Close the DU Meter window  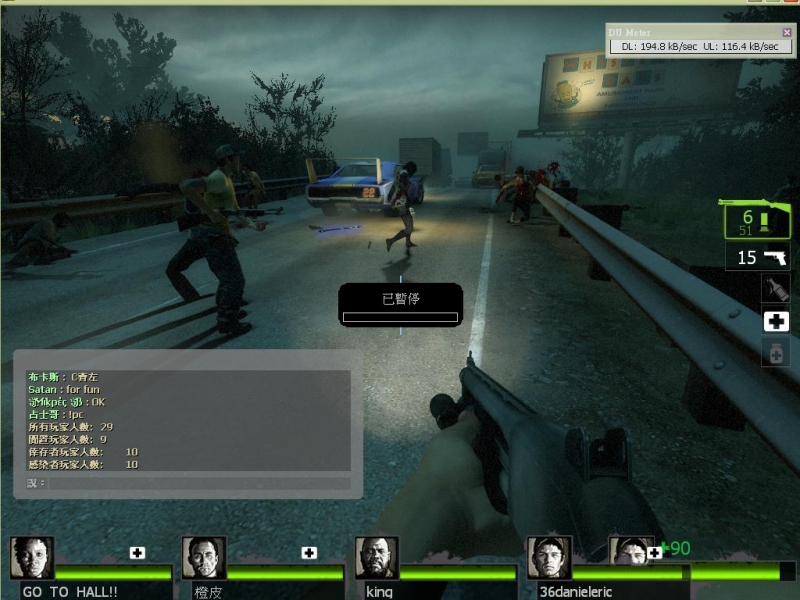[x=787, y=32]
